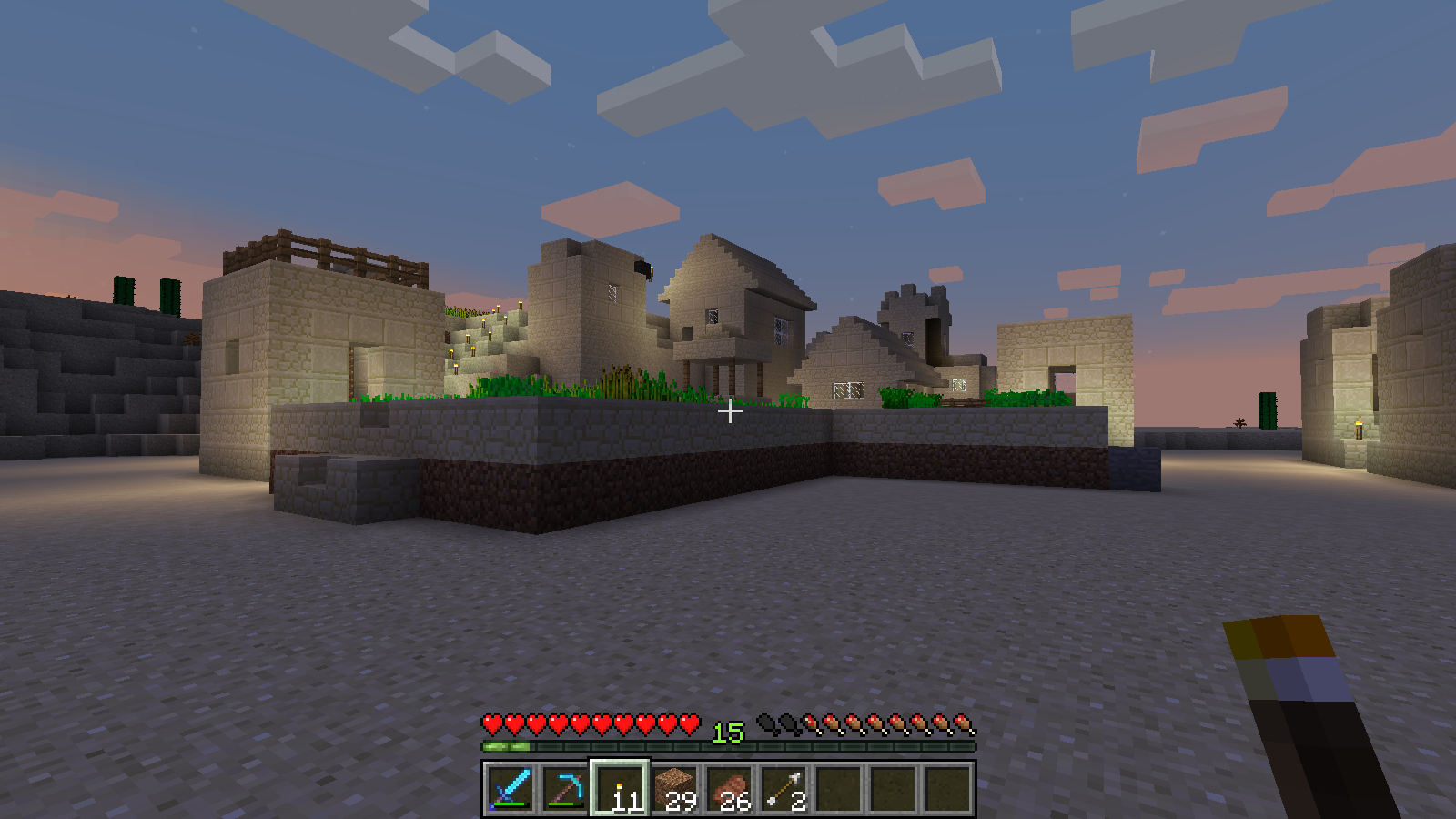Click the torch stack hotbar slot
Screen dimensions: 1456x819
coord(620,788)
